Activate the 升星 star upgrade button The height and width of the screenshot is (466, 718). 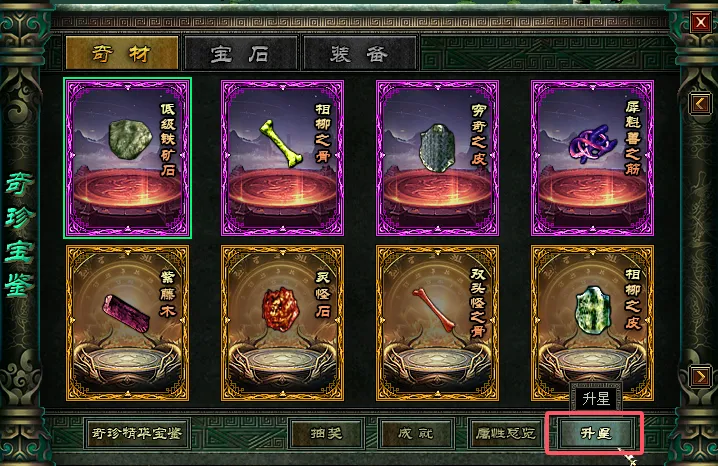[598, 434]
